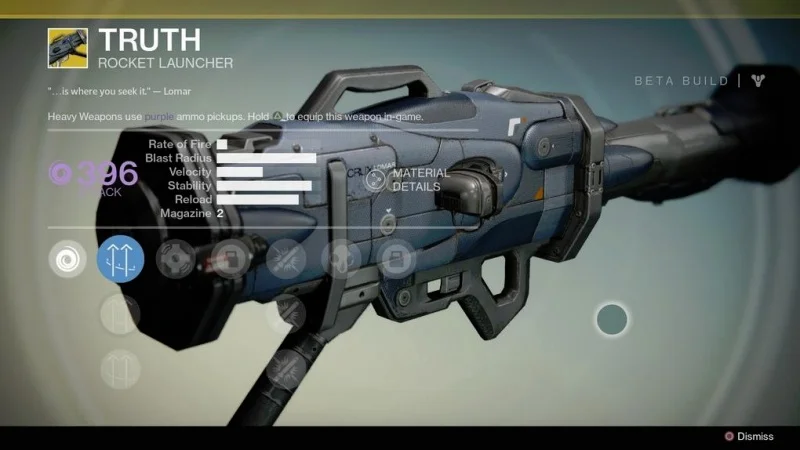Activate the skull perk node
Viewport: 800px width, 450px height.
coord(340,259)
